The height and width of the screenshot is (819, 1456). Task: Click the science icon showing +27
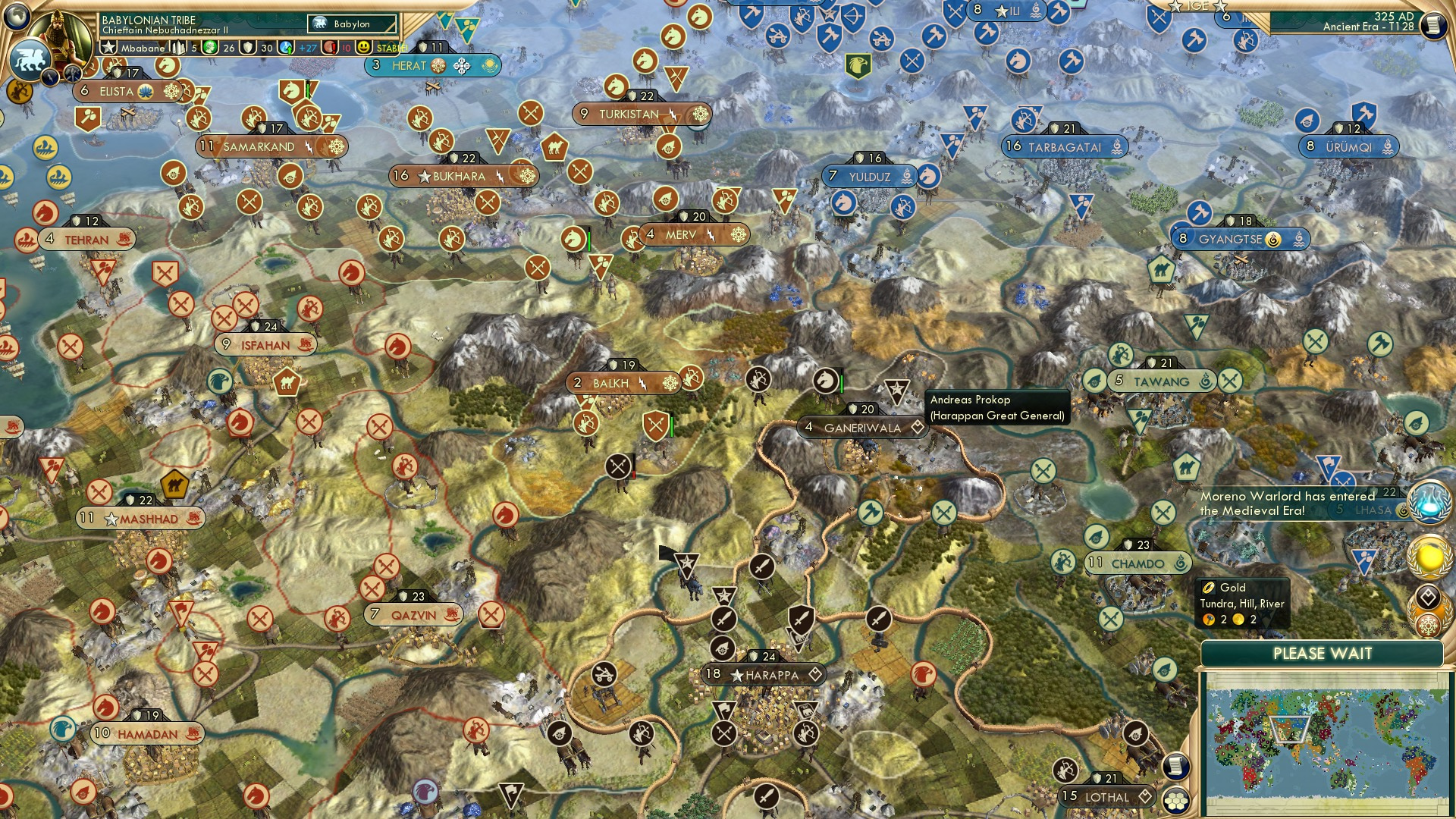click(x=284, y=48)
